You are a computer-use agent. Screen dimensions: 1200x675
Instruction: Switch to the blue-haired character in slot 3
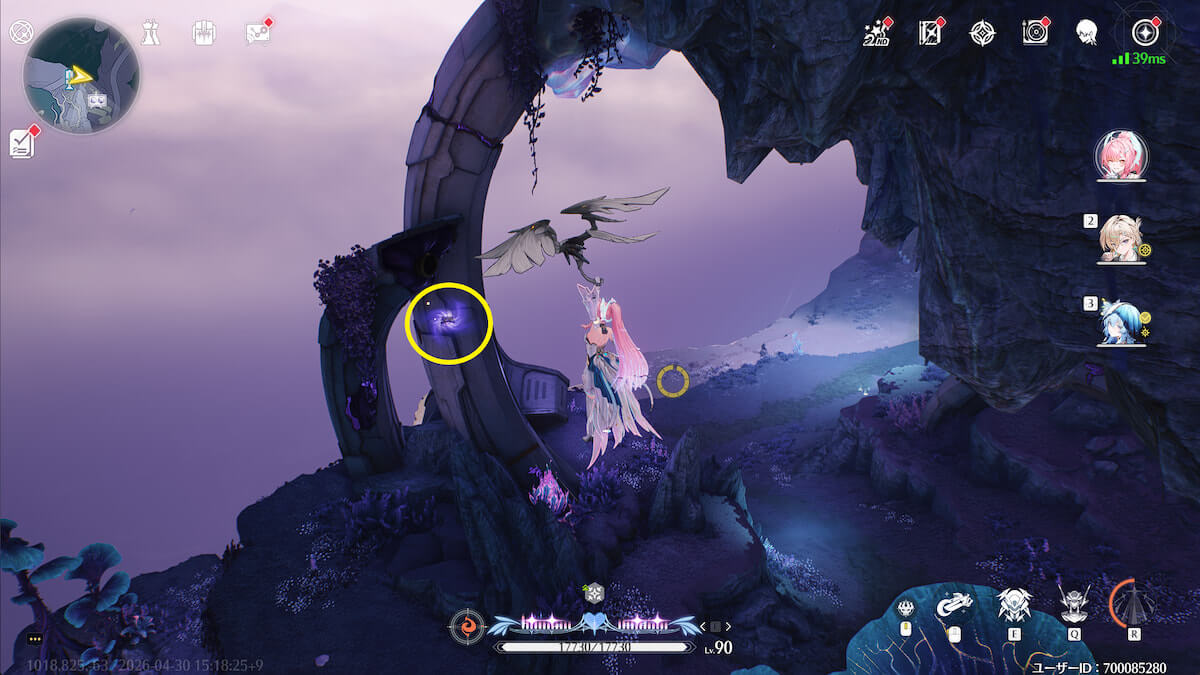tap(1121, 321)
